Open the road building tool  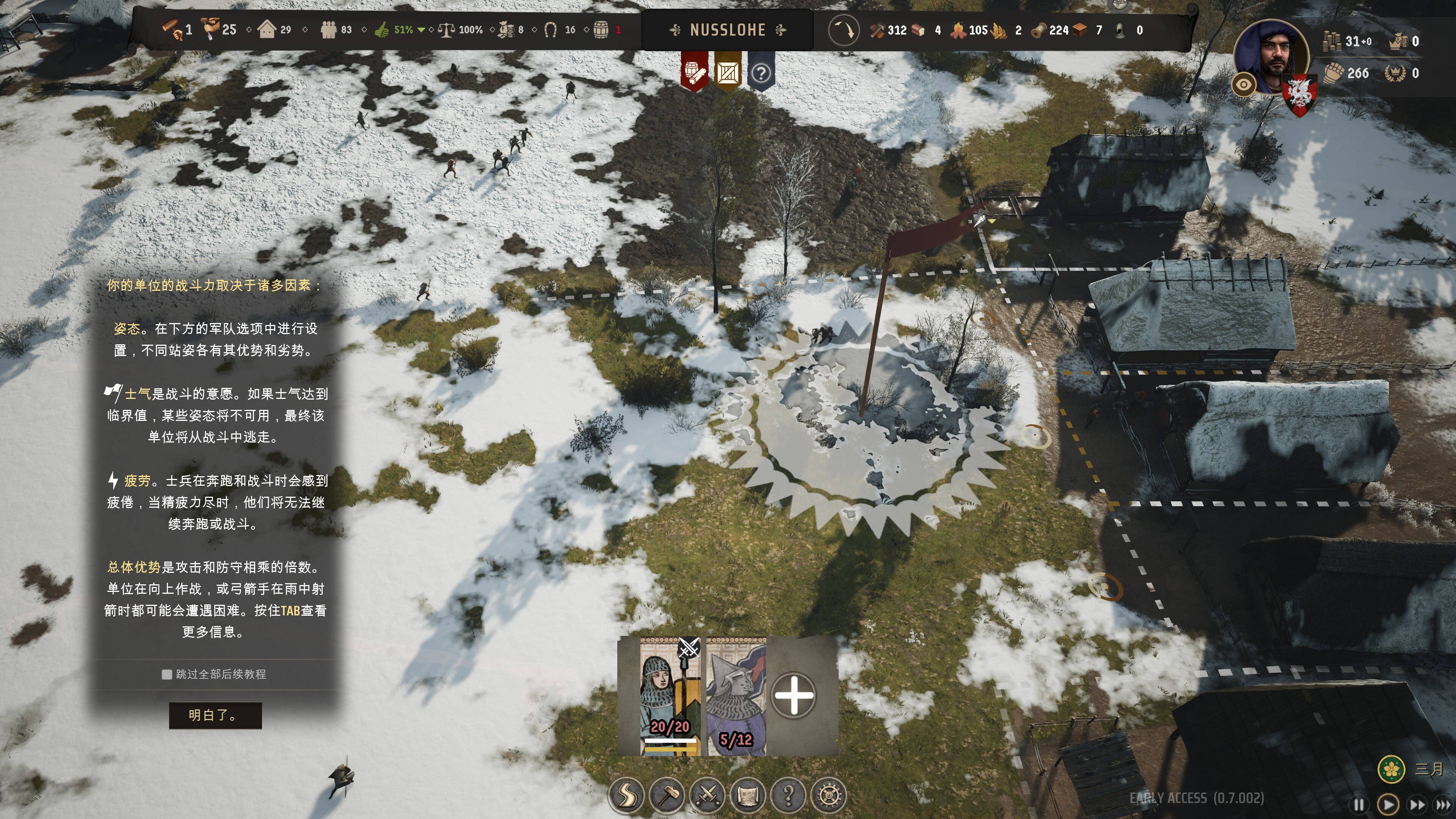(626, 795)
